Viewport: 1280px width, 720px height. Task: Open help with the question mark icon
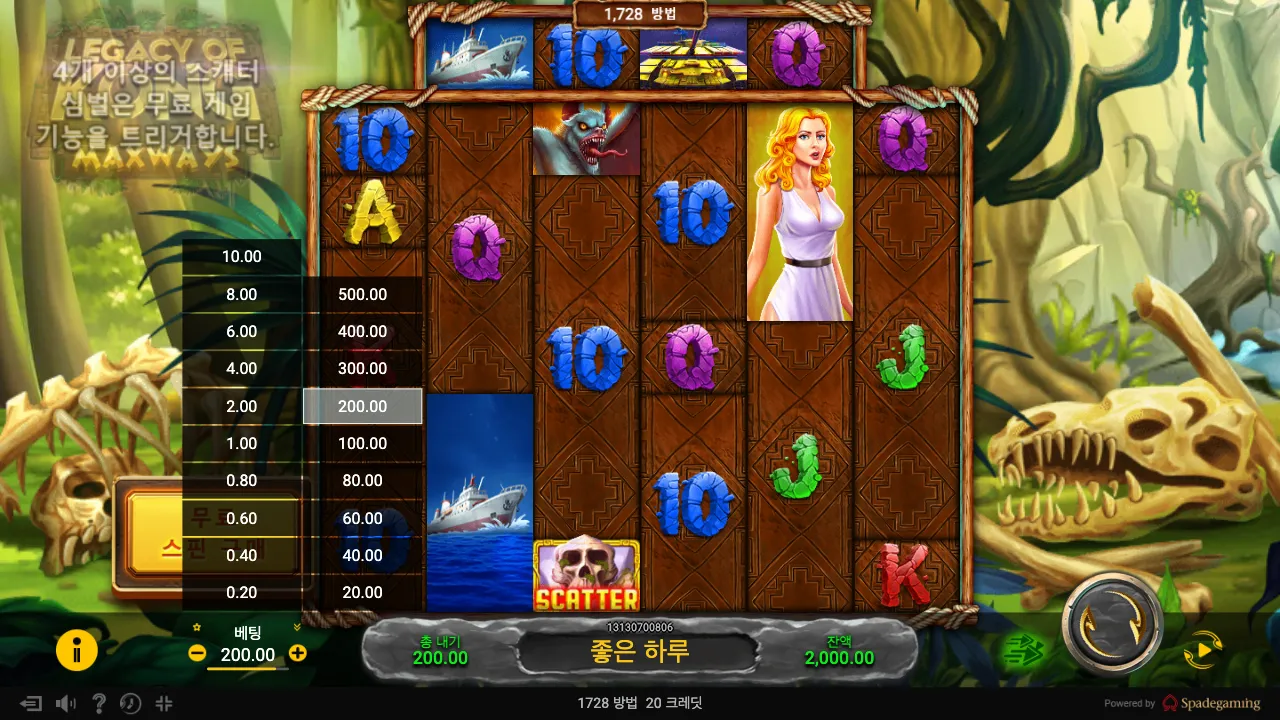pyautogui.click(x=99, y=703)
